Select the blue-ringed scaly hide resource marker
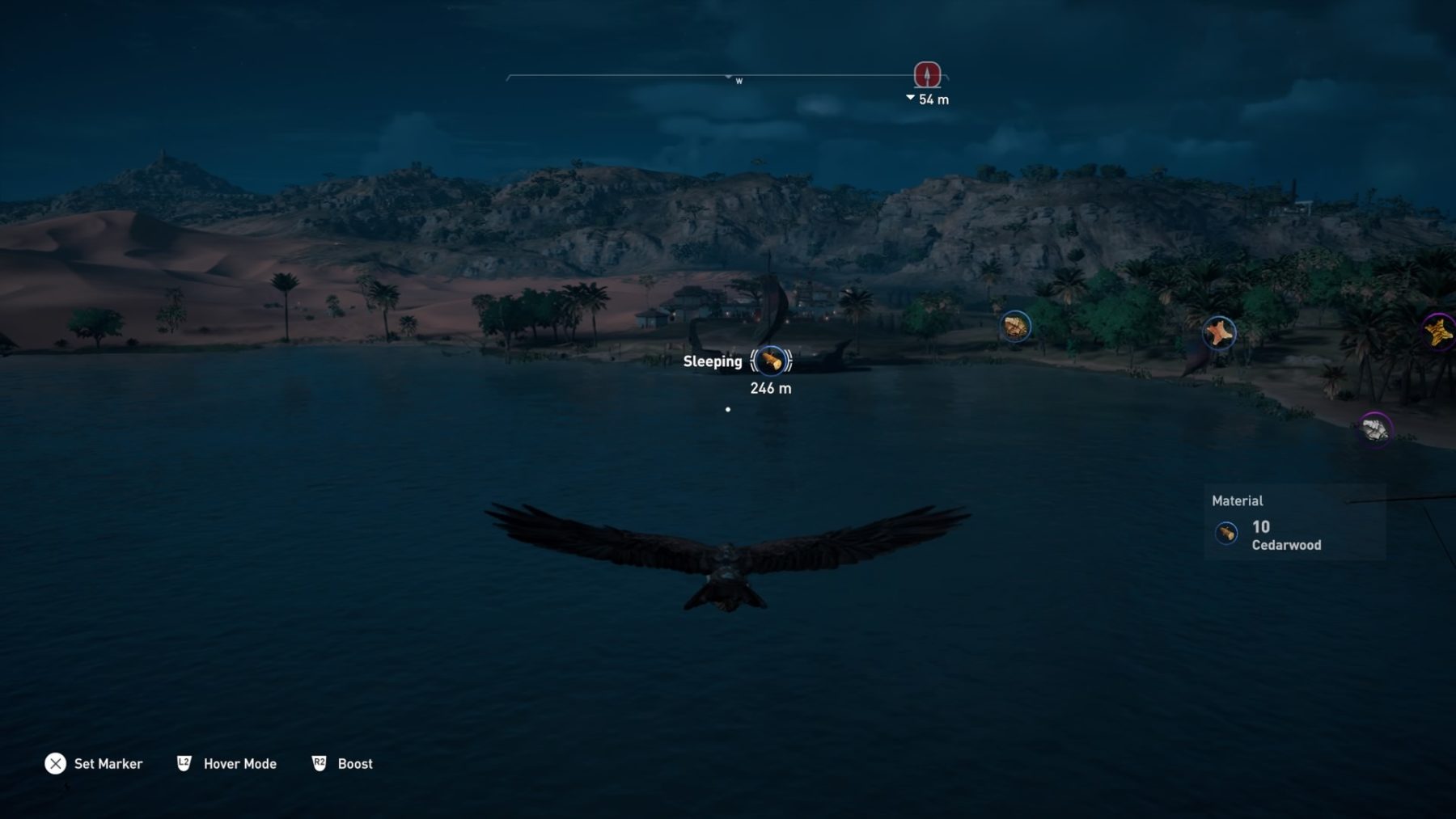Image resolution: width=1456 pixels, height=819 pixels. tap(1015, 327)
